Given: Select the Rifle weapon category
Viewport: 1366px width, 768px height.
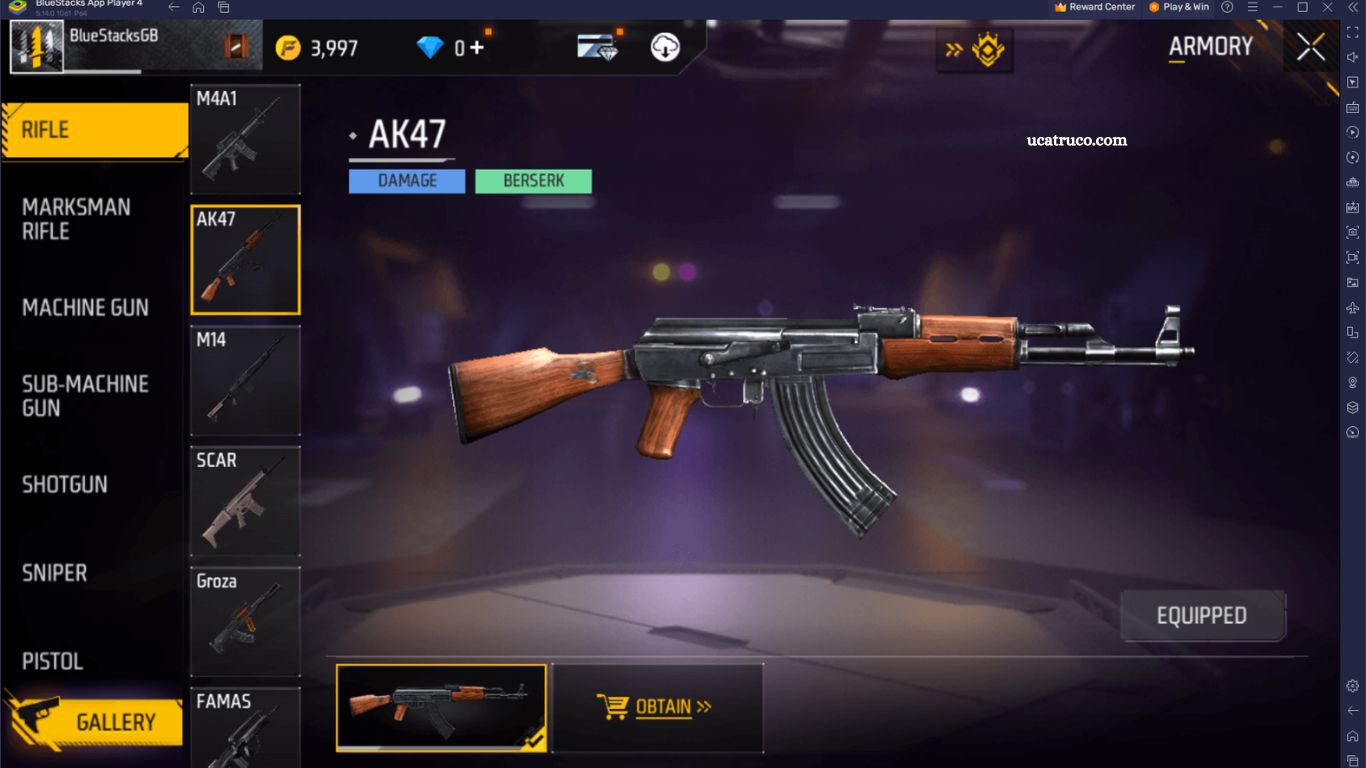Looking at the screenshot, I should pyautogui.click(x=94, y=130).
